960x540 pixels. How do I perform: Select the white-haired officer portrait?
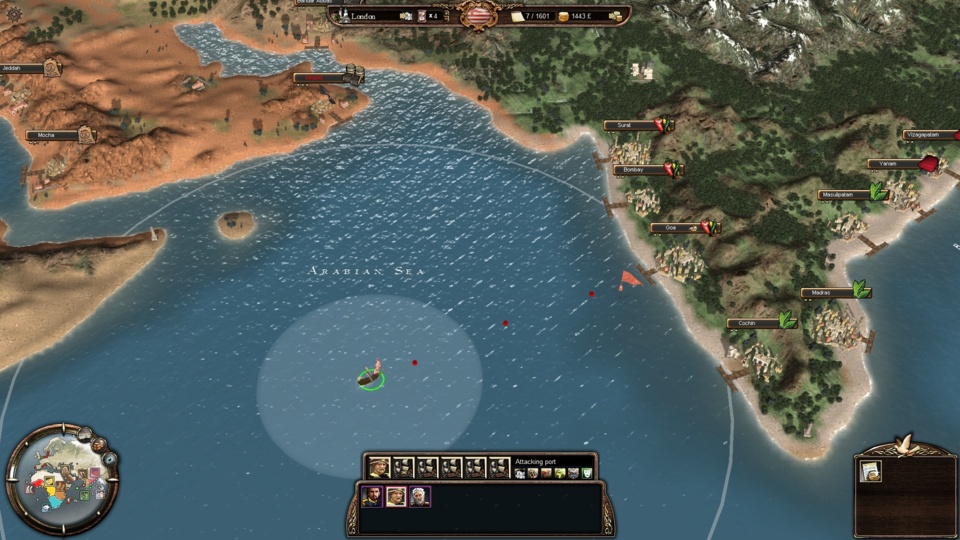(419, 496)
